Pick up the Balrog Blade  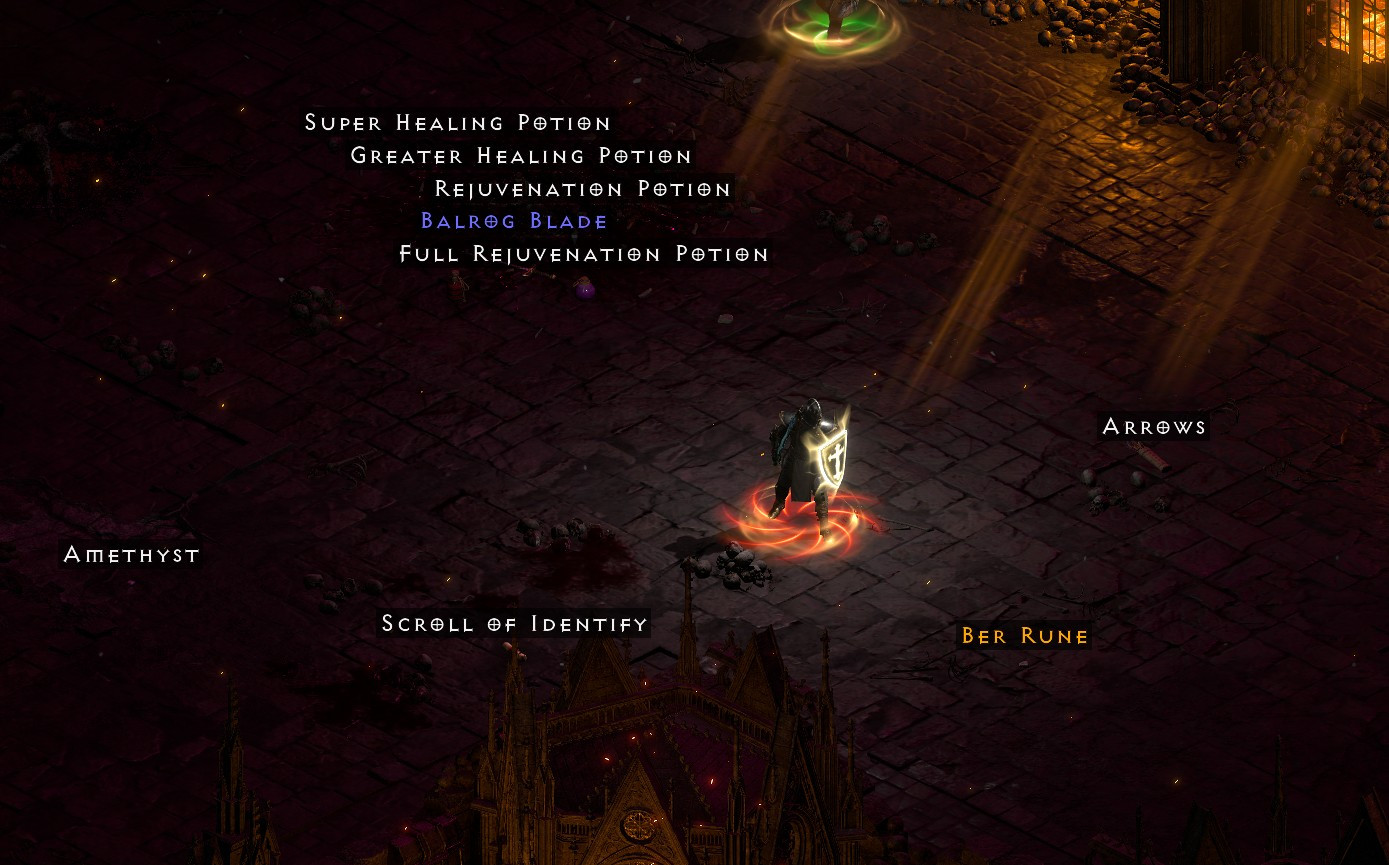[515, 221]
